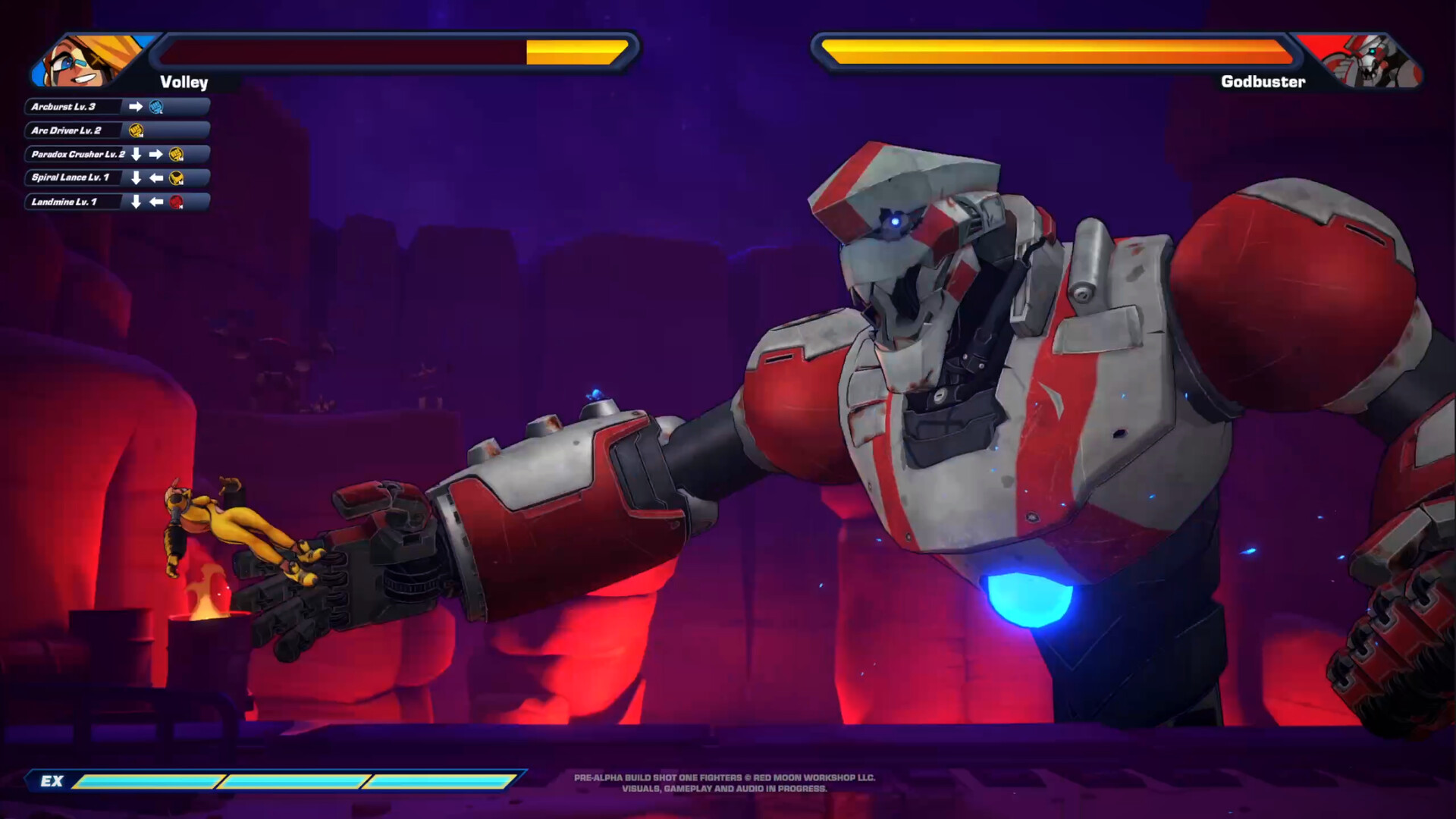
Task: Click the down-arrow on Spiral Lance row
Action: pos(136,177)
